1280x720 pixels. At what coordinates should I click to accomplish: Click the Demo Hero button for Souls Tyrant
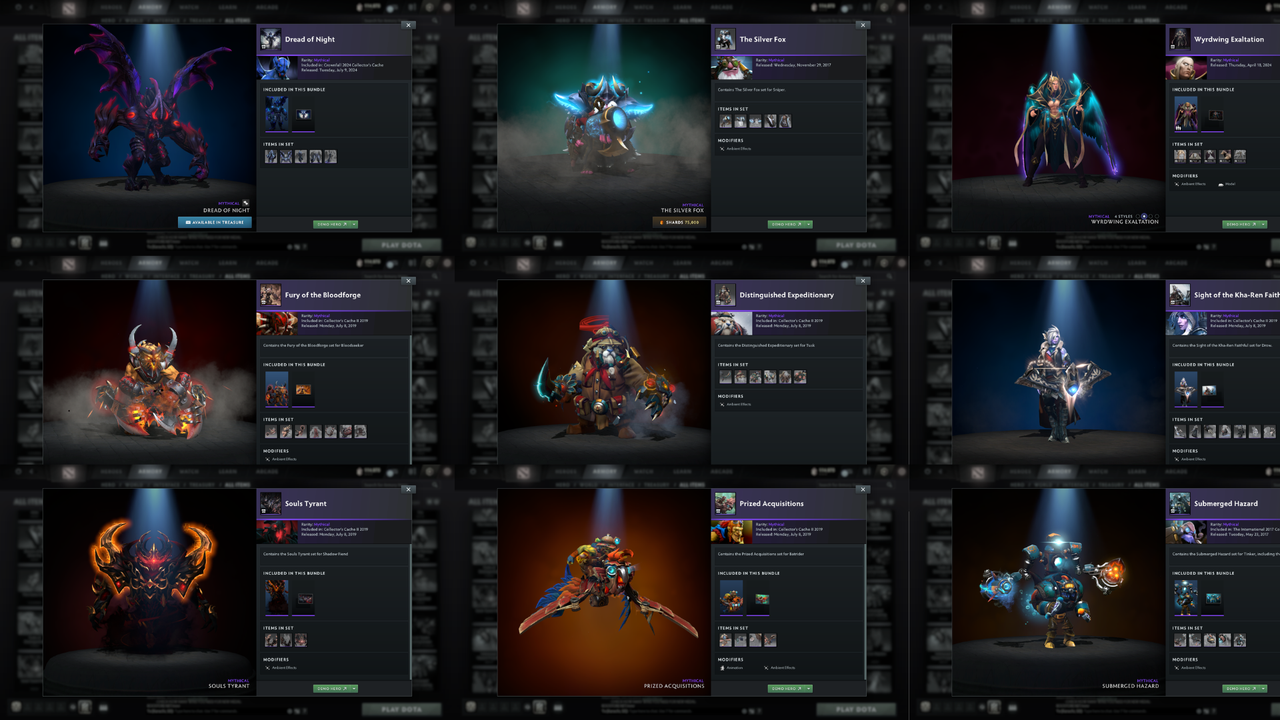[331, 688]
